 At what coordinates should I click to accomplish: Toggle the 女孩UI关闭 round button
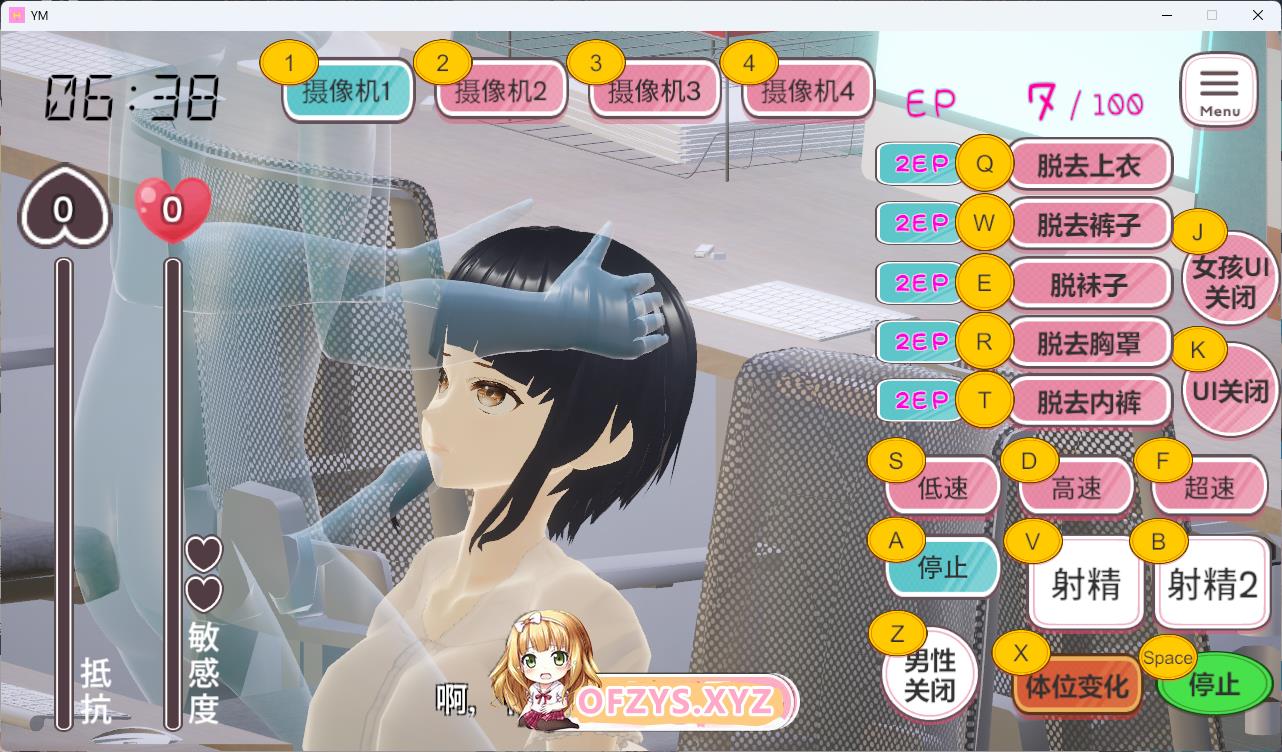click(1230, 281)
